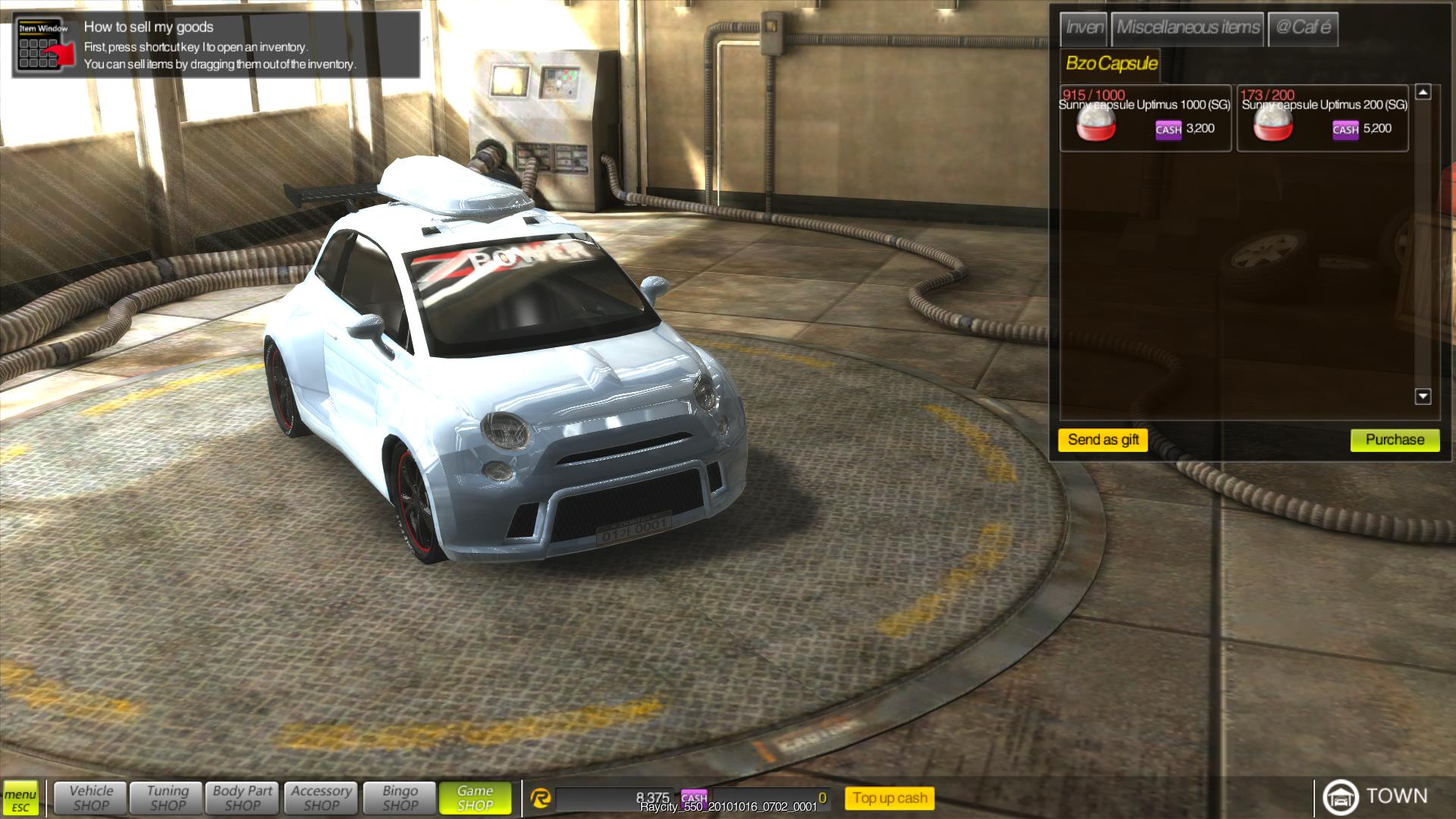Choose Sunny capsule Uptimus 200 (SG)
This screenshot has height=819, width=1456.
click(1323, 119)
